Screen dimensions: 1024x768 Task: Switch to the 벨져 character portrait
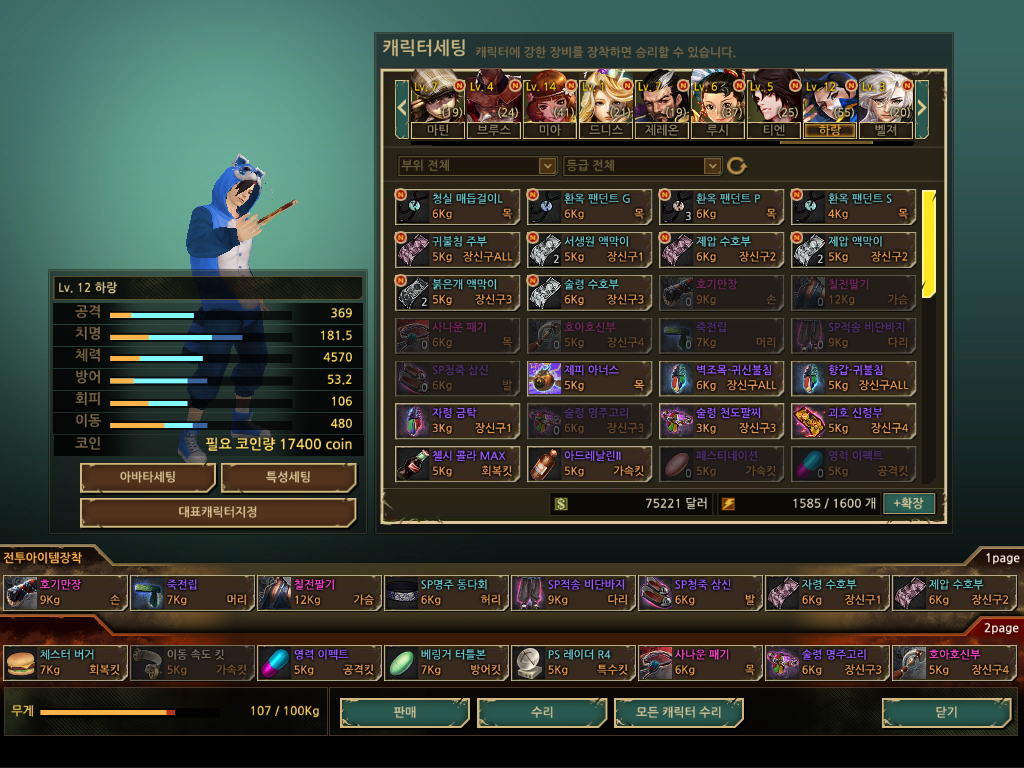pyautogui.click(x=885, y=104)
